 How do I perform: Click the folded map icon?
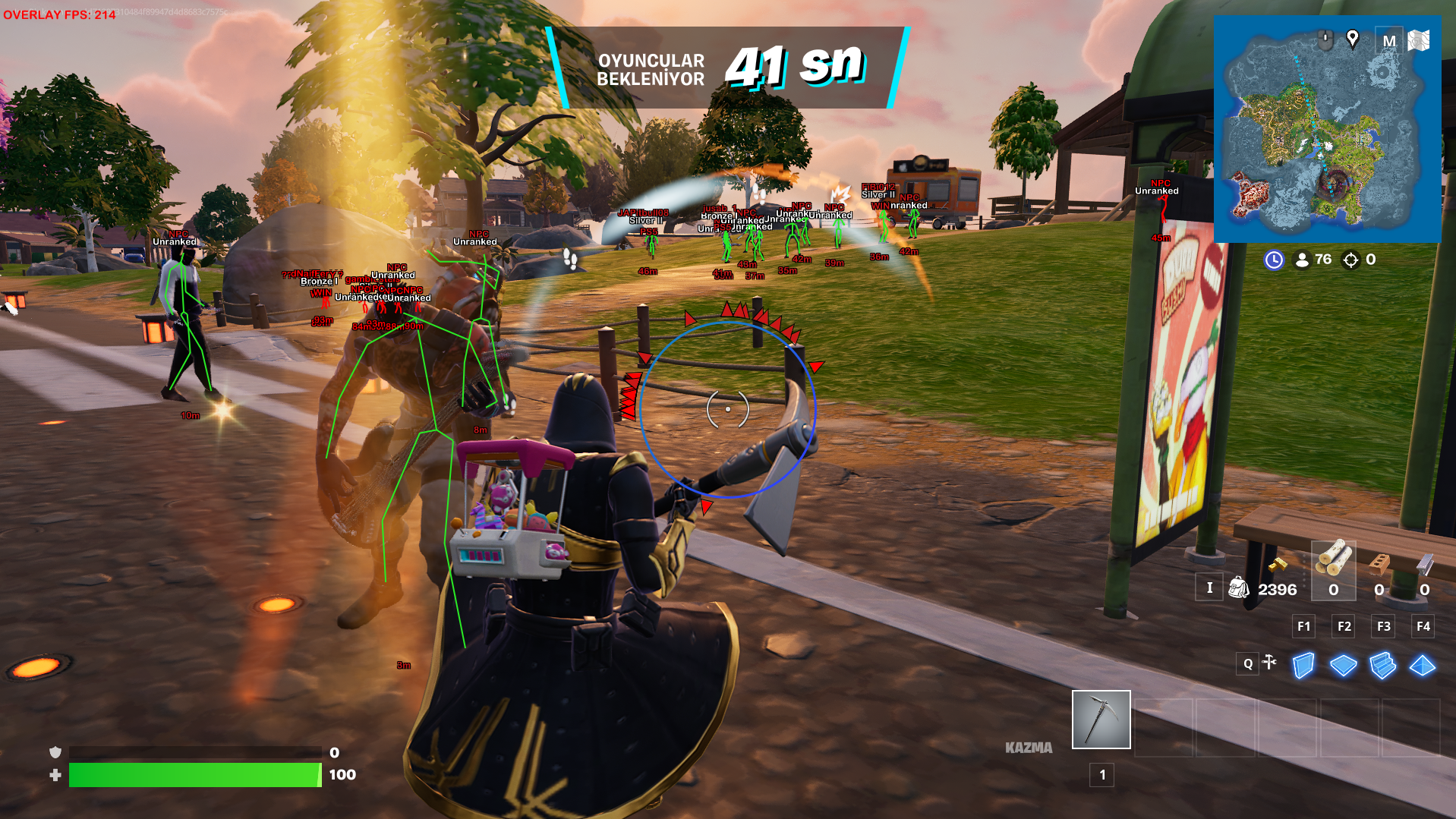coord(1419,40)
